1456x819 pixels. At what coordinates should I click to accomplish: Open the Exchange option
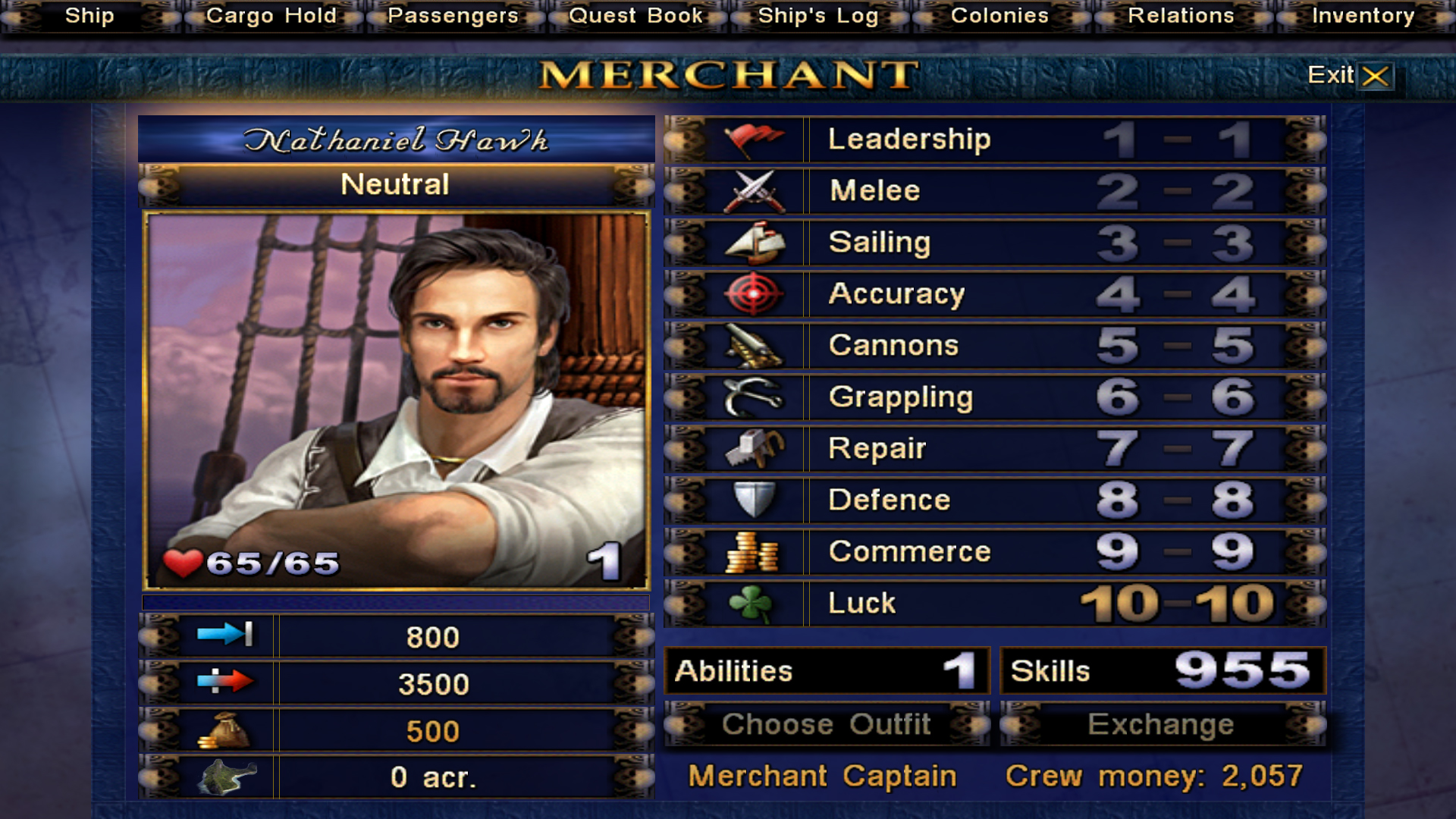coord(1161,724)
